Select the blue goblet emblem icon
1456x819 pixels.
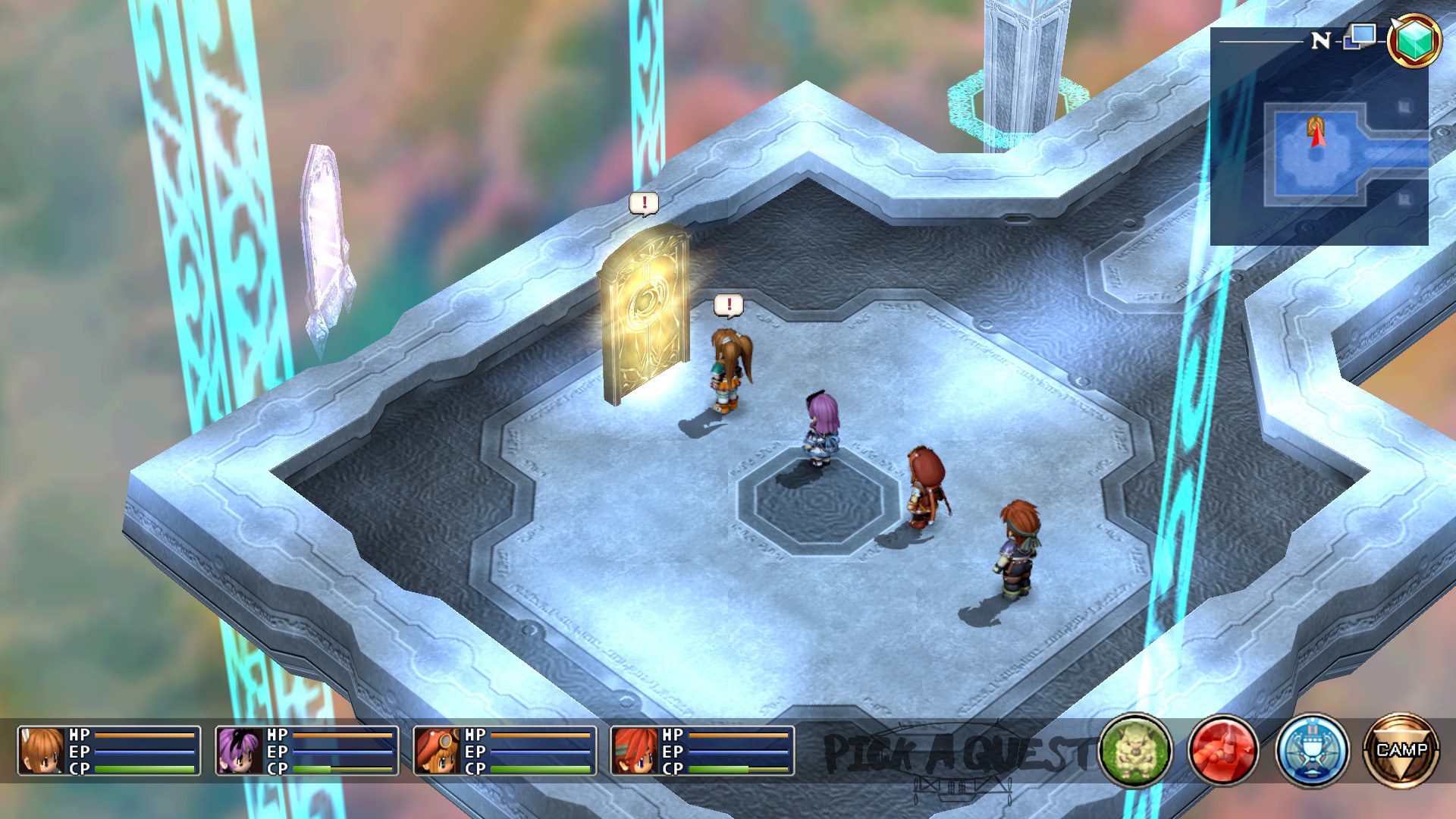[x=1312, y=750]
